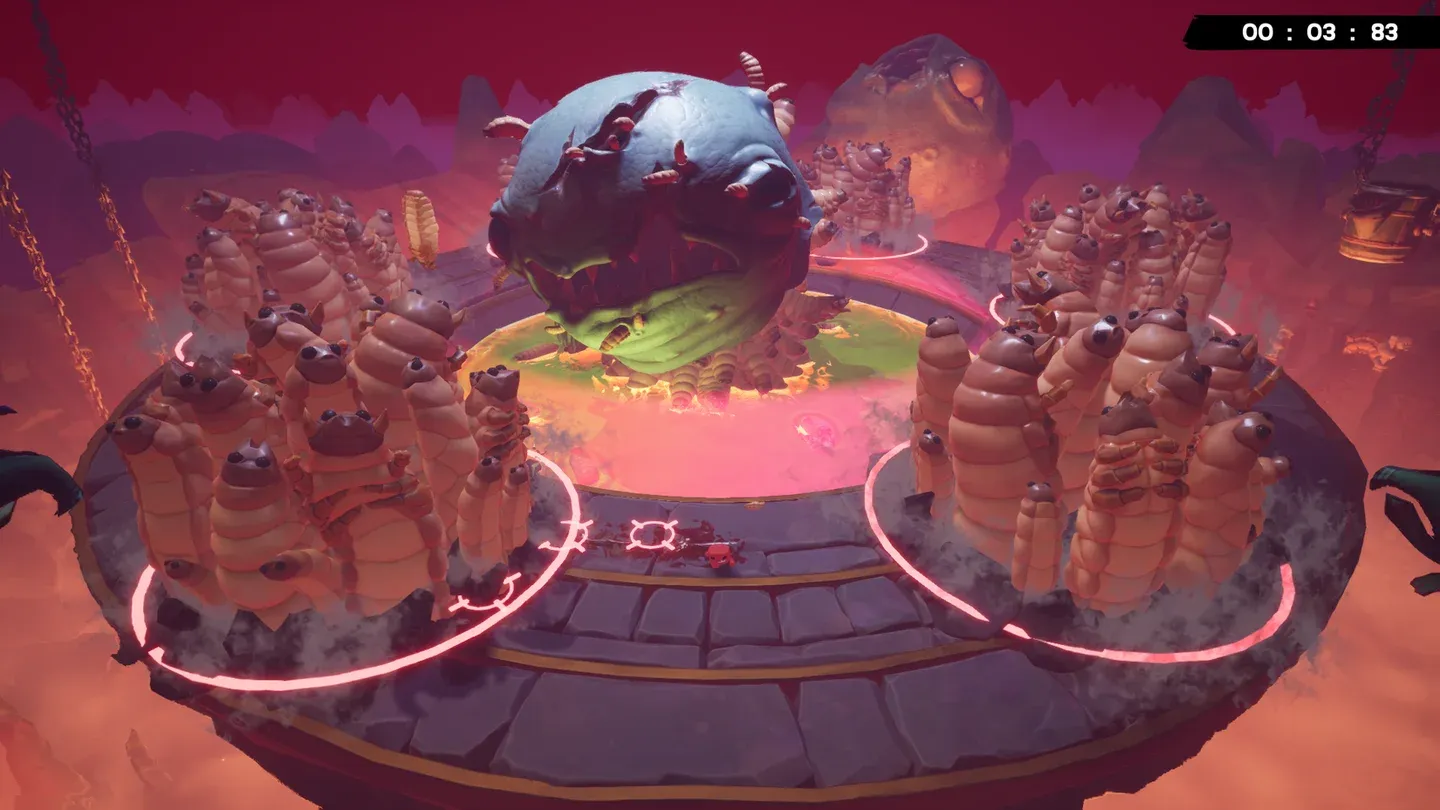Select the small red player character on the path
The image size is (1440, 810).
click(720, 557)
